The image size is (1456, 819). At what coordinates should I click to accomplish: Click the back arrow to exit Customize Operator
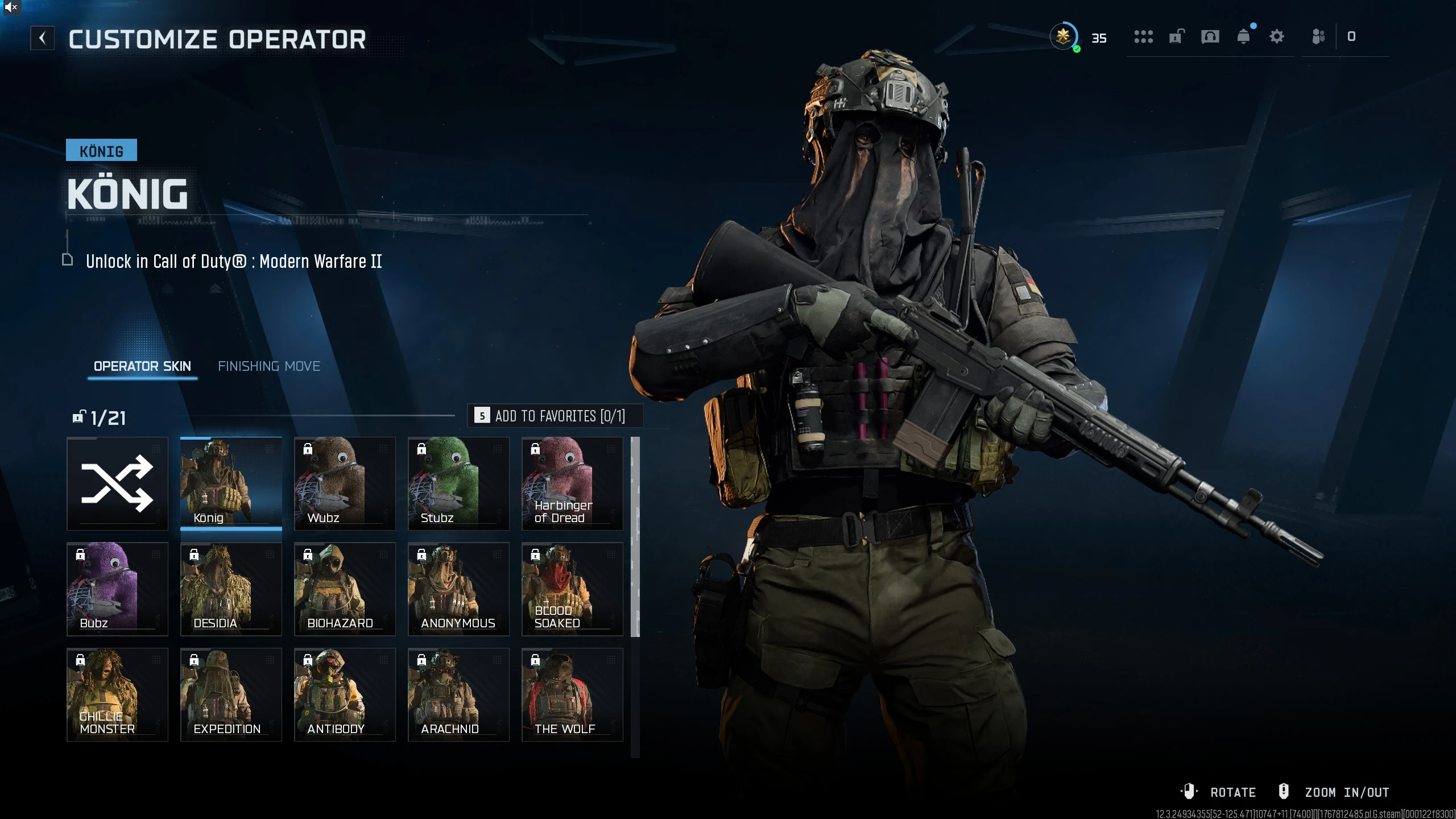point(42,38)
